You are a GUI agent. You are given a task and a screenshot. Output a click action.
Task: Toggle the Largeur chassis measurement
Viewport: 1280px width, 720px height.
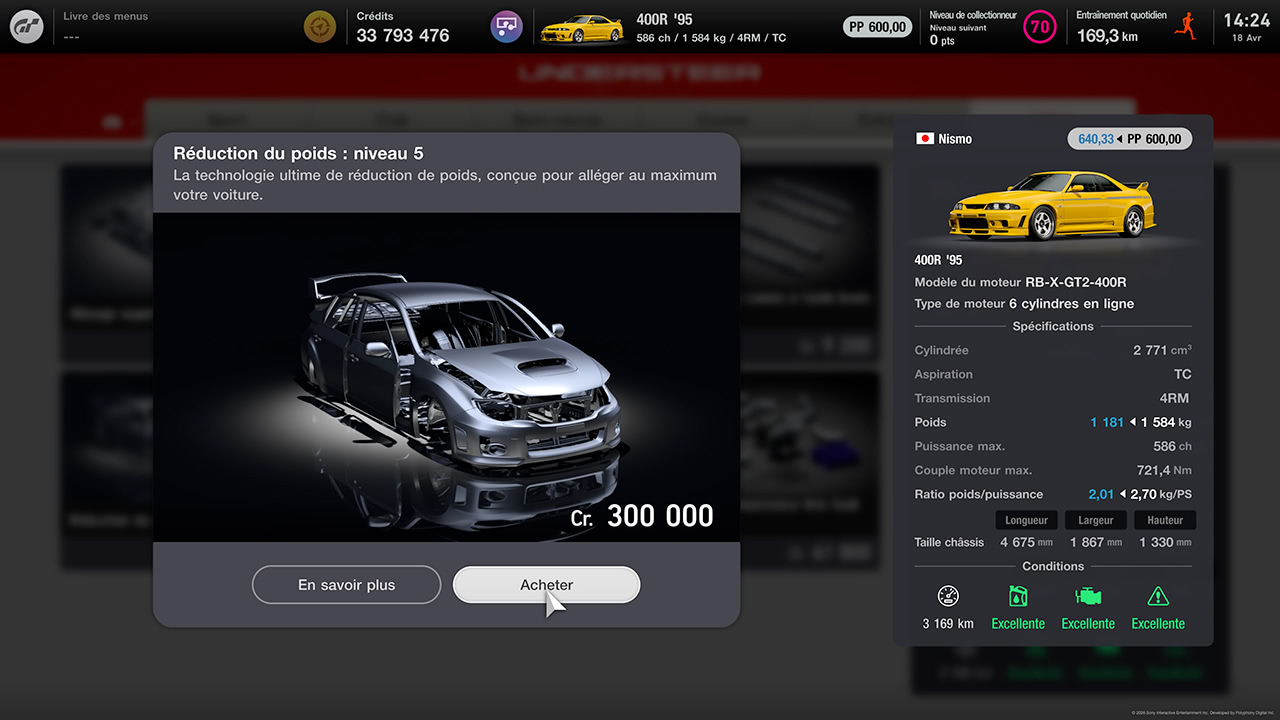(1095, 519)
